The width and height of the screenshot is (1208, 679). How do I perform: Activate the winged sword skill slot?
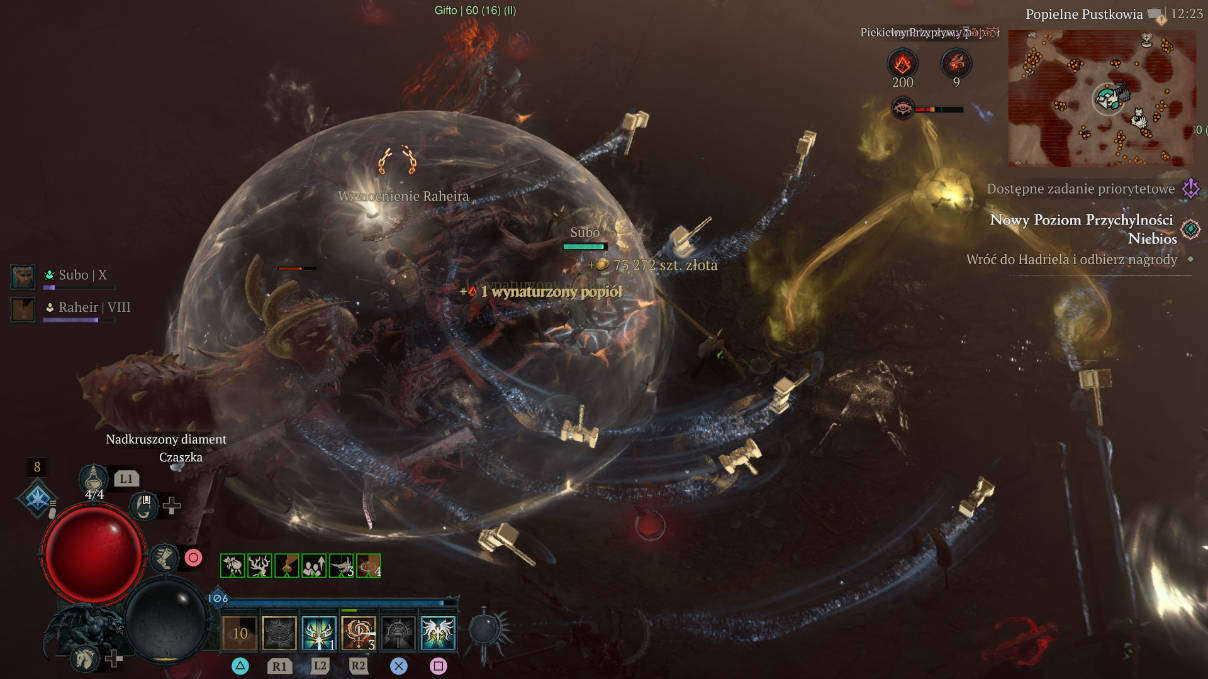pos(438,632)
